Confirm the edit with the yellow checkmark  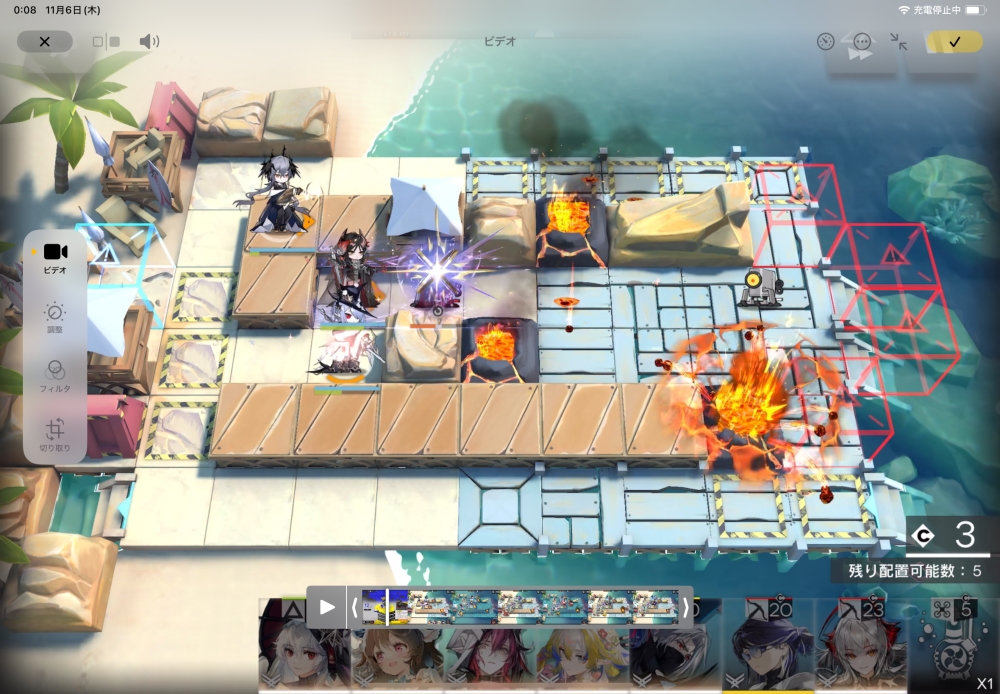click(x=954, y=42)
